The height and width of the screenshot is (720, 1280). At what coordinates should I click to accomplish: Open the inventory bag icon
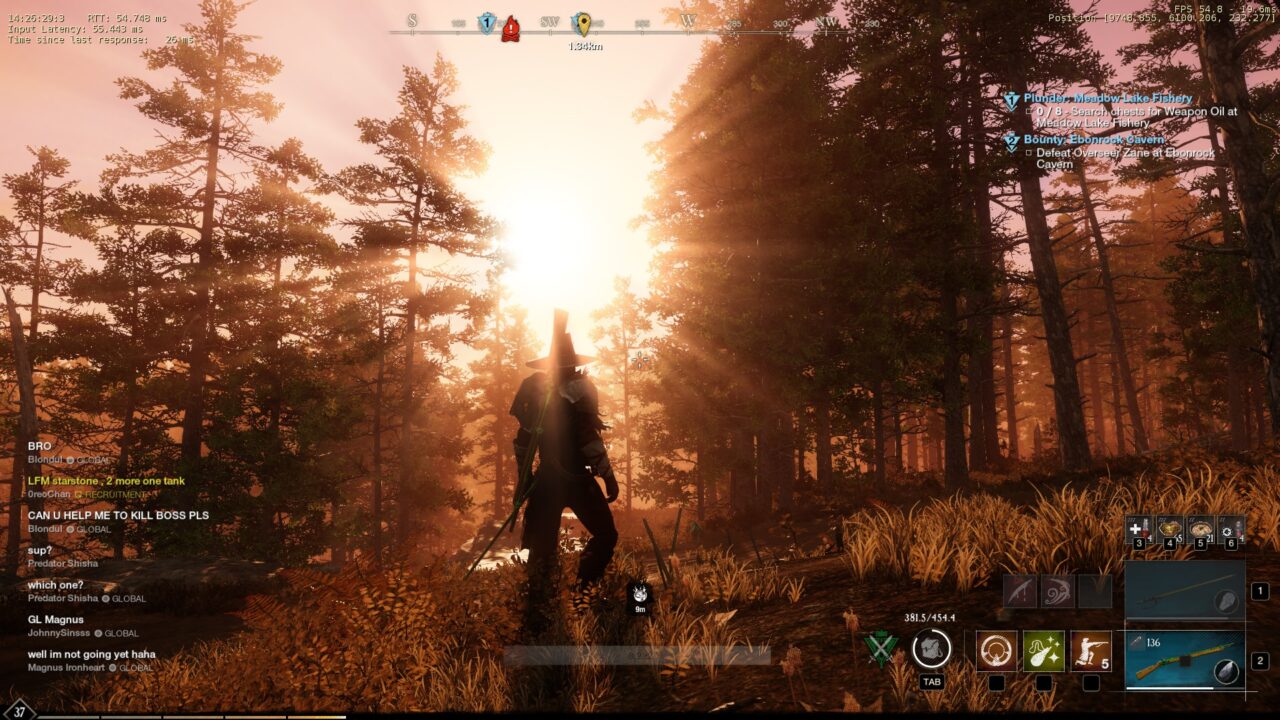931,649
